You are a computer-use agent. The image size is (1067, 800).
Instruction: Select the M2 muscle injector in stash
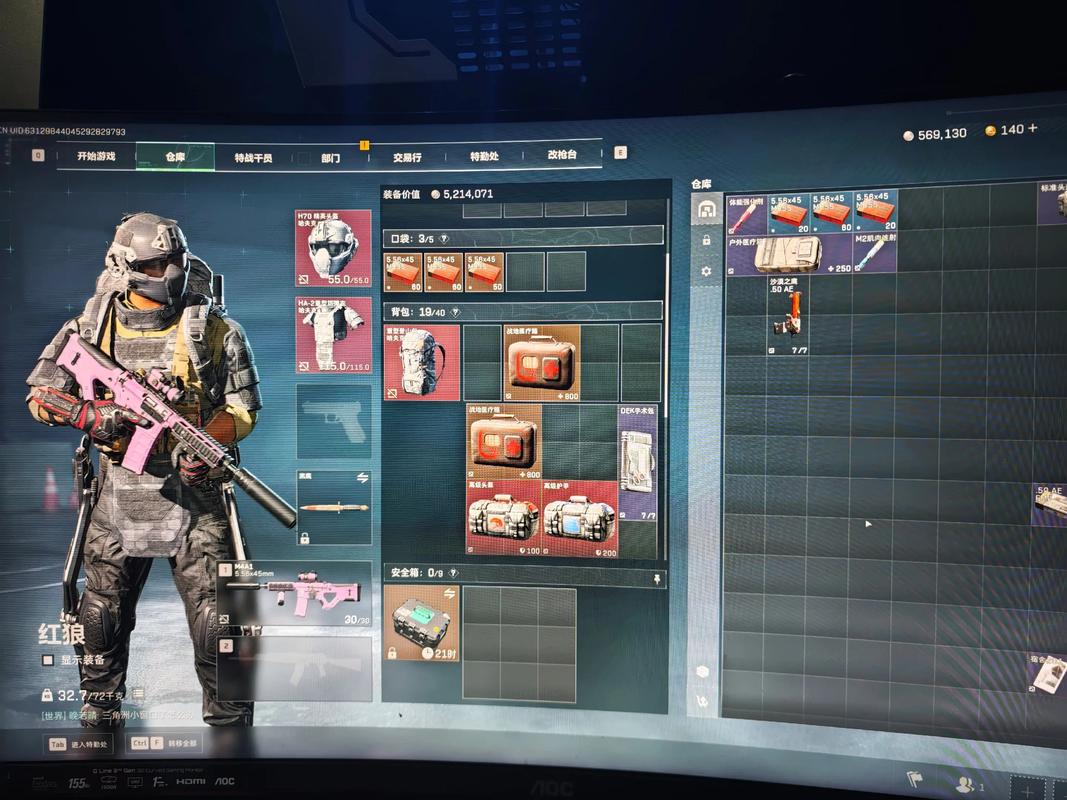coord(874,254)
